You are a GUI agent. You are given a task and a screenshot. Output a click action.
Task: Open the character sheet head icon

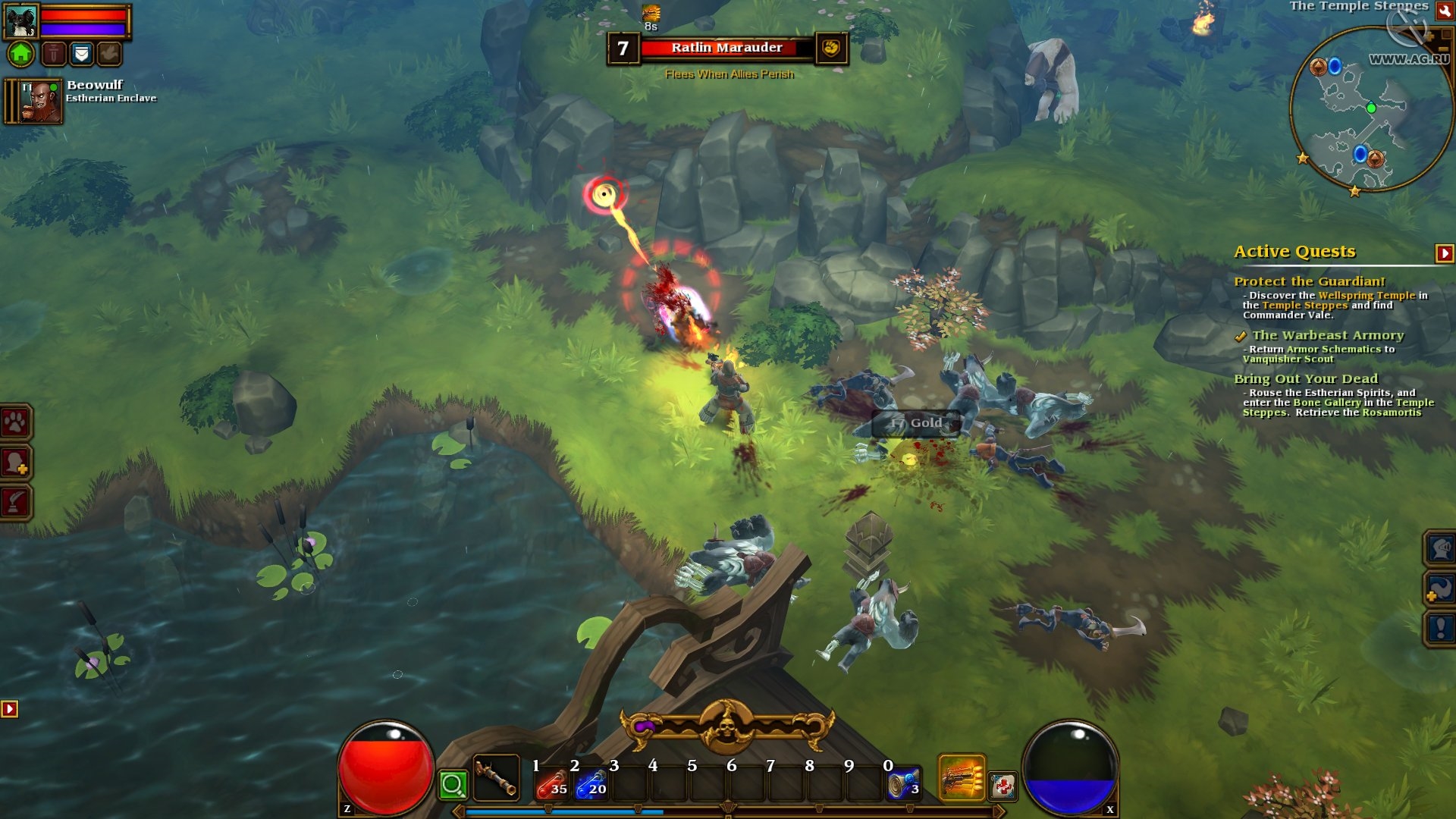pyautogui.click(x=16, y=462)
